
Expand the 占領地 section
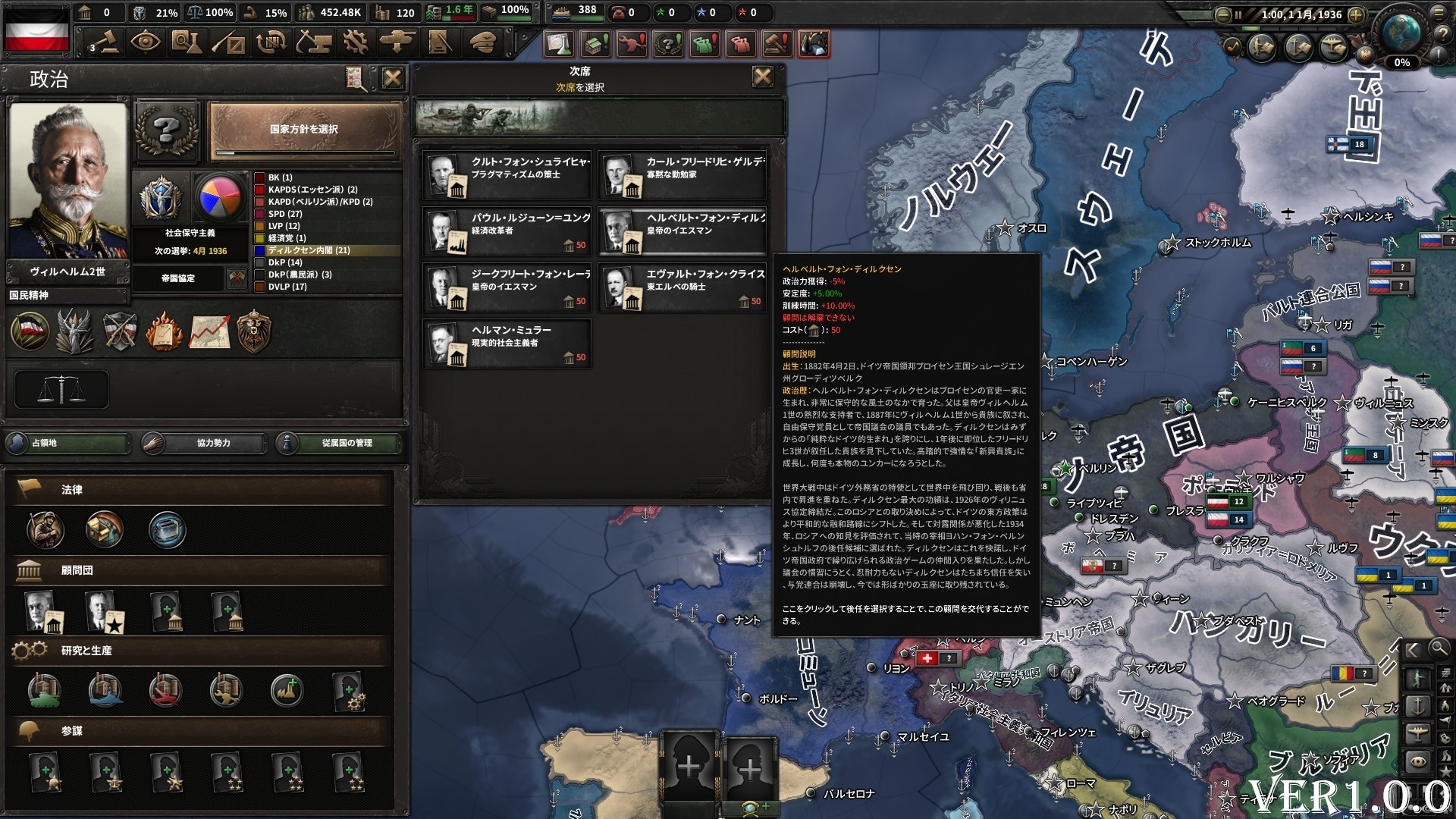pos(67,443)
